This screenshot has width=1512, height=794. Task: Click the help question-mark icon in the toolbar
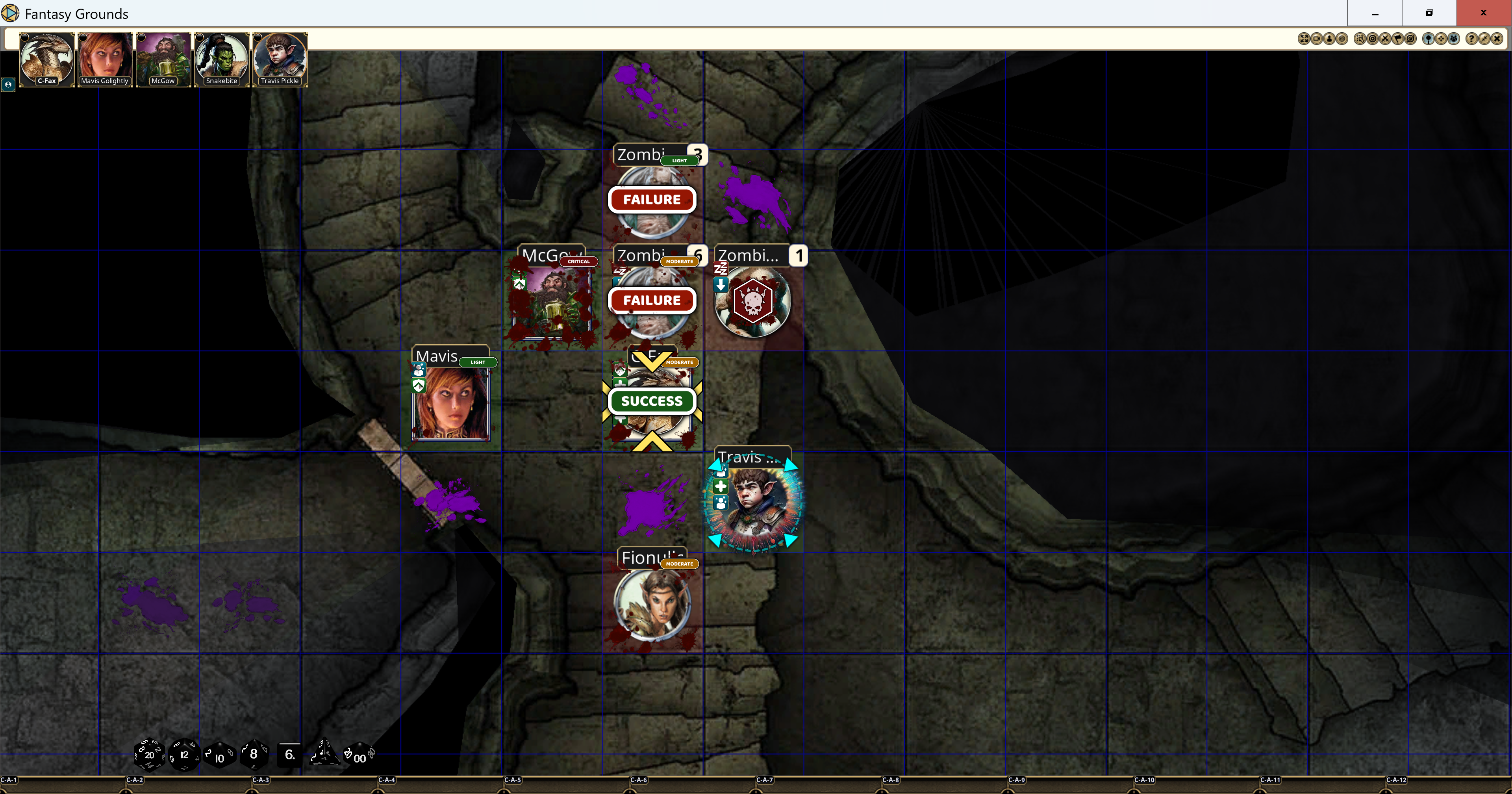tap(1472, 39)
